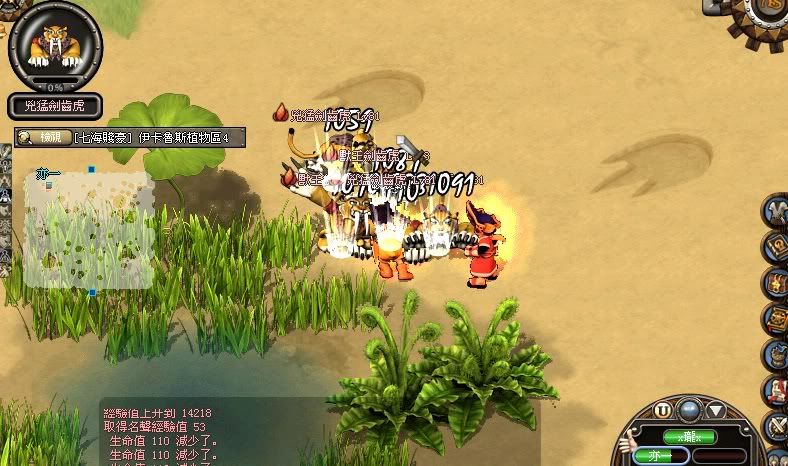
Task: Open the question mark book icon
Action: point(777,247)
